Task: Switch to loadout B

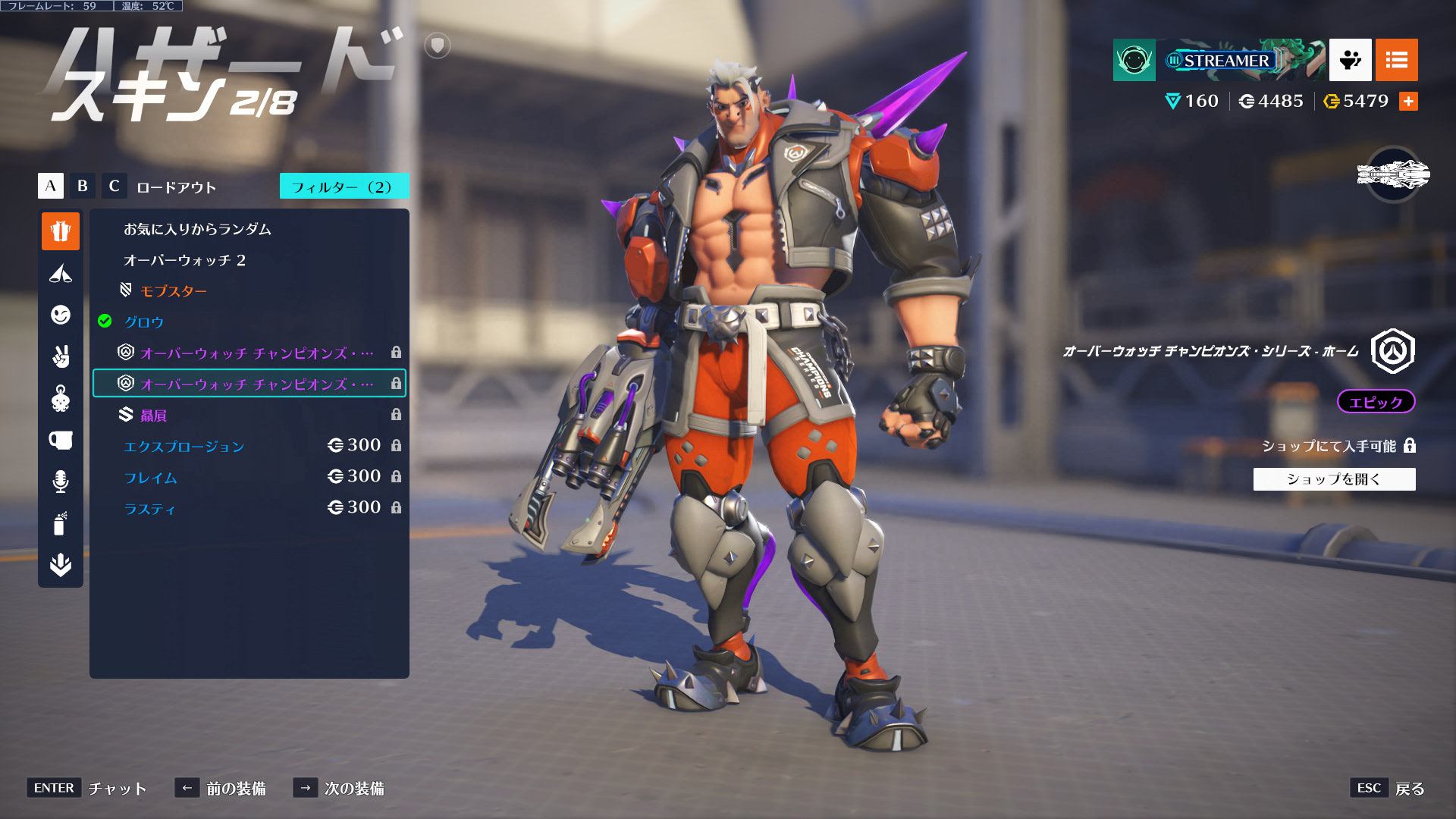Action: click(x=83, y=186)
